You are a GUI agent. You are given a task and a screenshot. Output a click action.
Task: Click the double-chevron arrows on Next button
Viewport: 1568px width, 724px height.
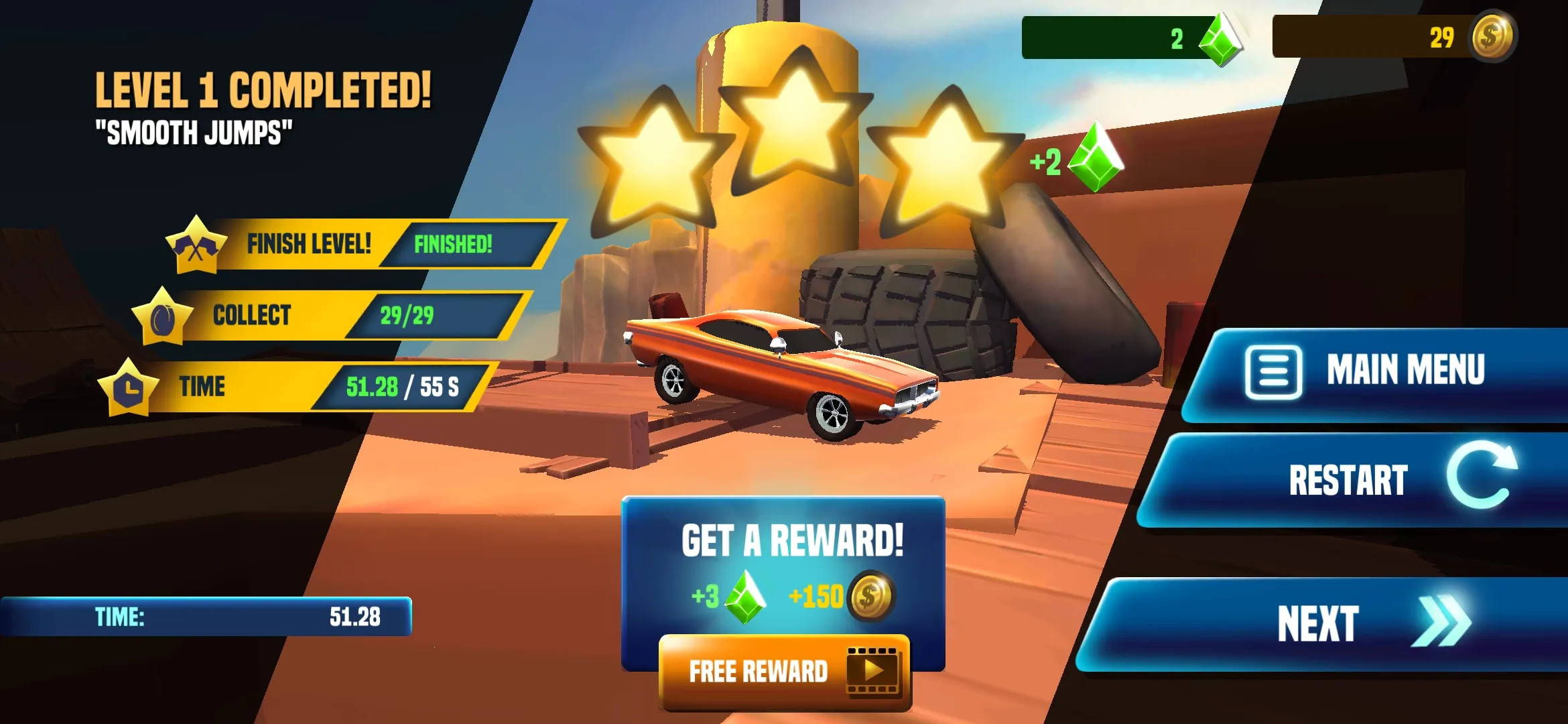tap(1441, 621)
